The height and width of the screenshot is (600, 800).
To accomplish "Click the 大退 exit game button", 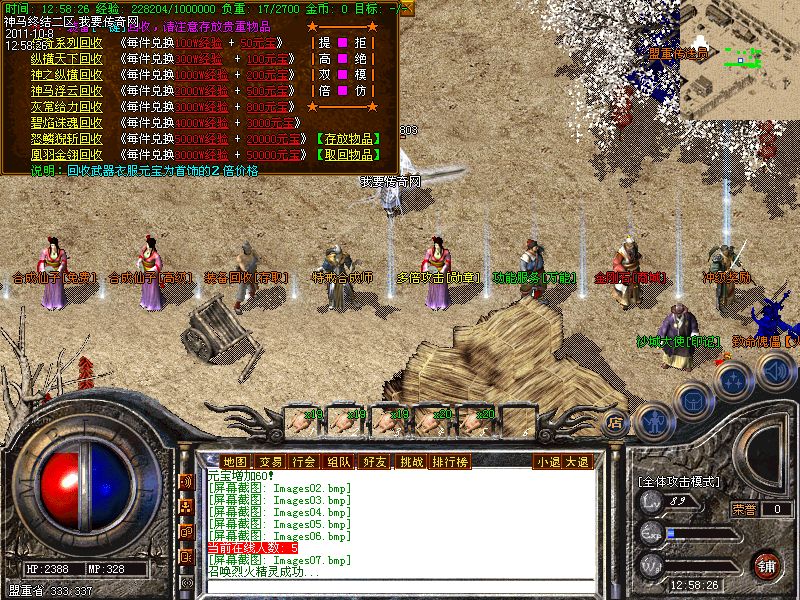I will 577,462.
